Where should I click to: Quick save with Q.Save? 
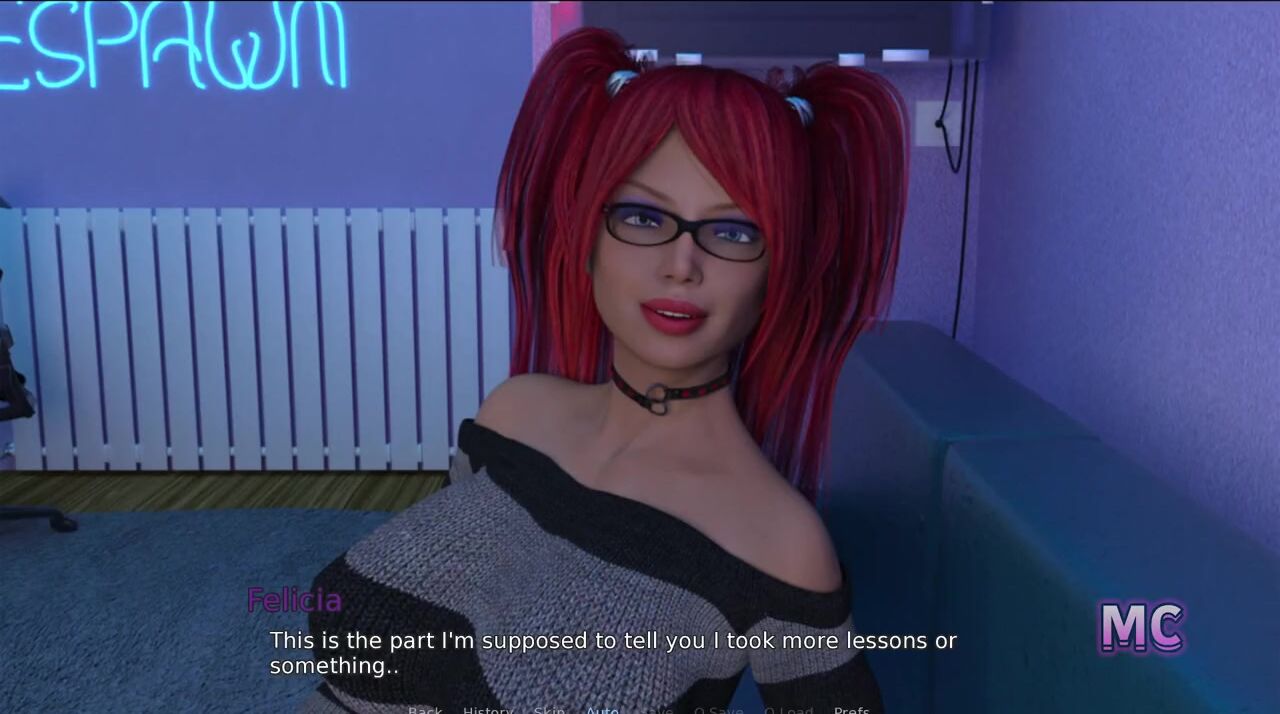coord(718,709)
